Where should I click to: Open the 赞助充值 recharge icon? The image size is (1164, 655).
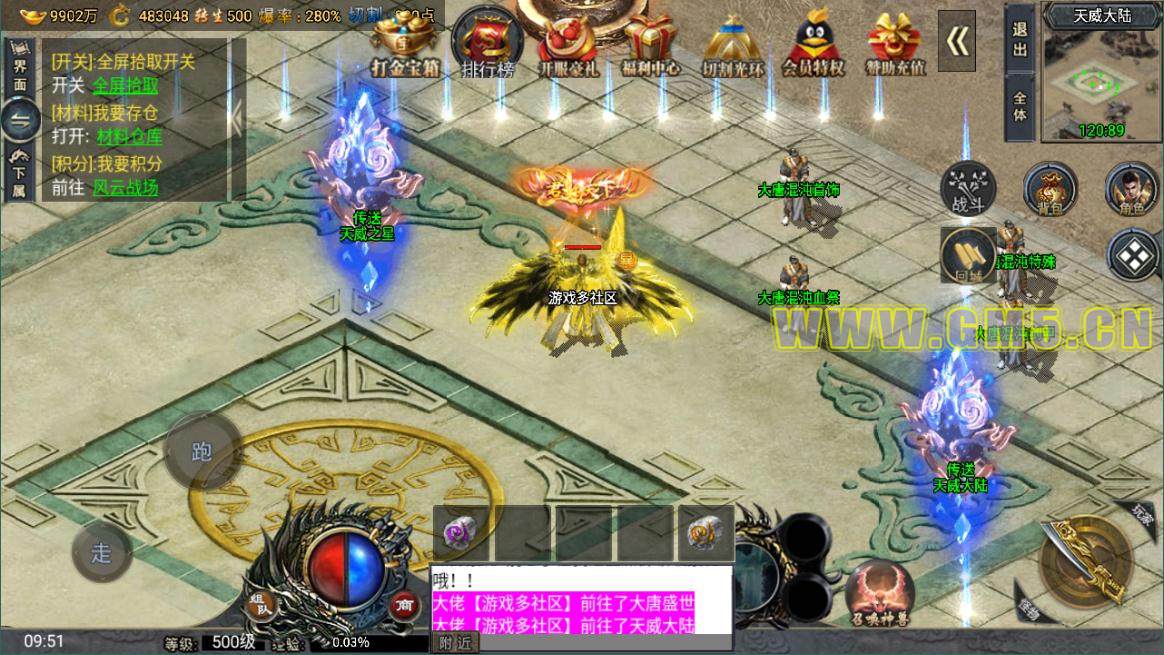point(896,44)
